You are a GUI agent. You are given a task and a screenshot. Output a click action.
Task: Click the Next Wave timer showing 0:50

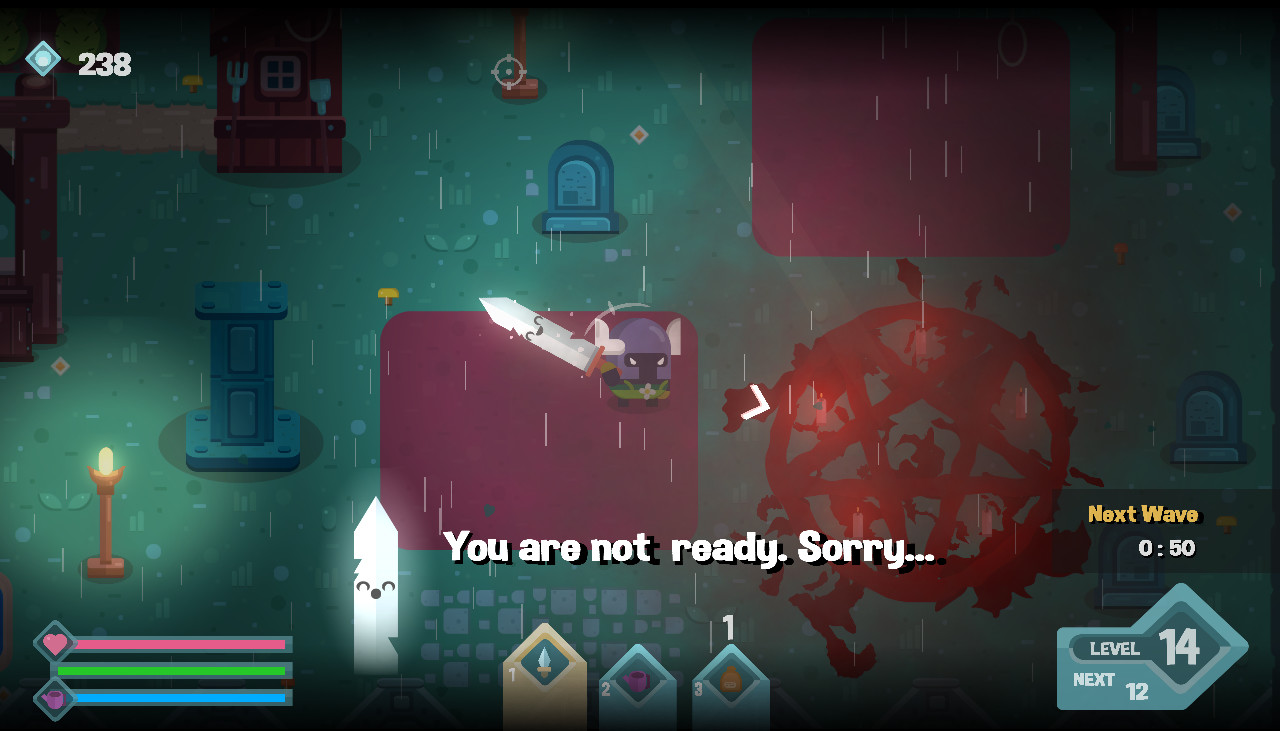tap(1151, 530)
